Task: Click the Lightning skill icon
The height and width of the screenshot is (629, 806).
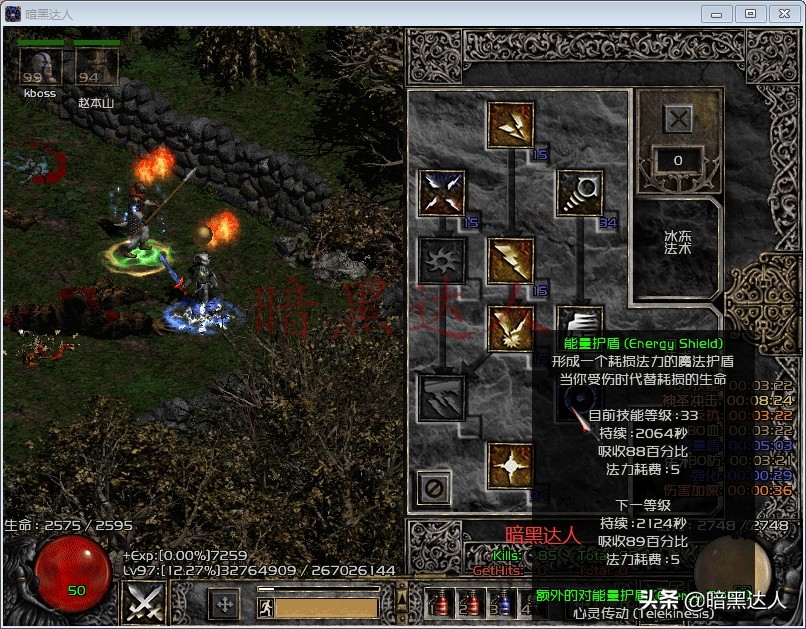Action: (x=511, y=260)
